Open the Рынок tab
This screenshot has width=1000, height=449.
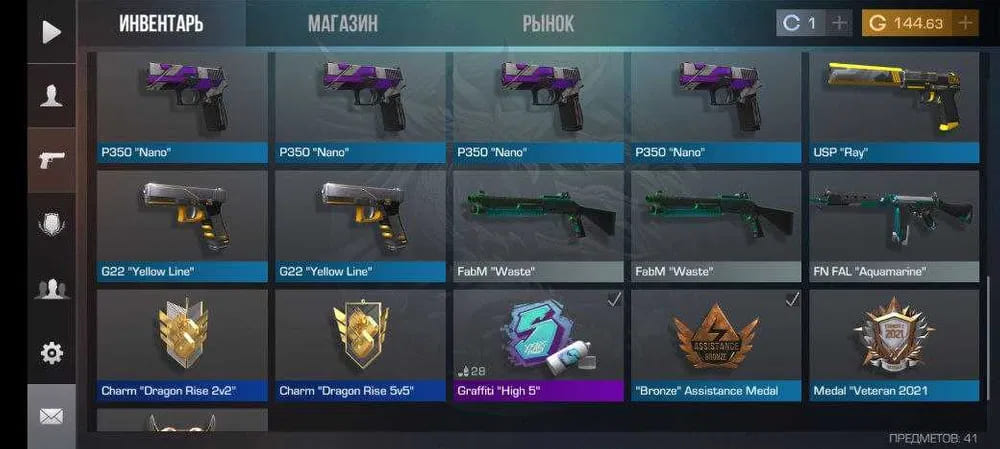[548, 23]
